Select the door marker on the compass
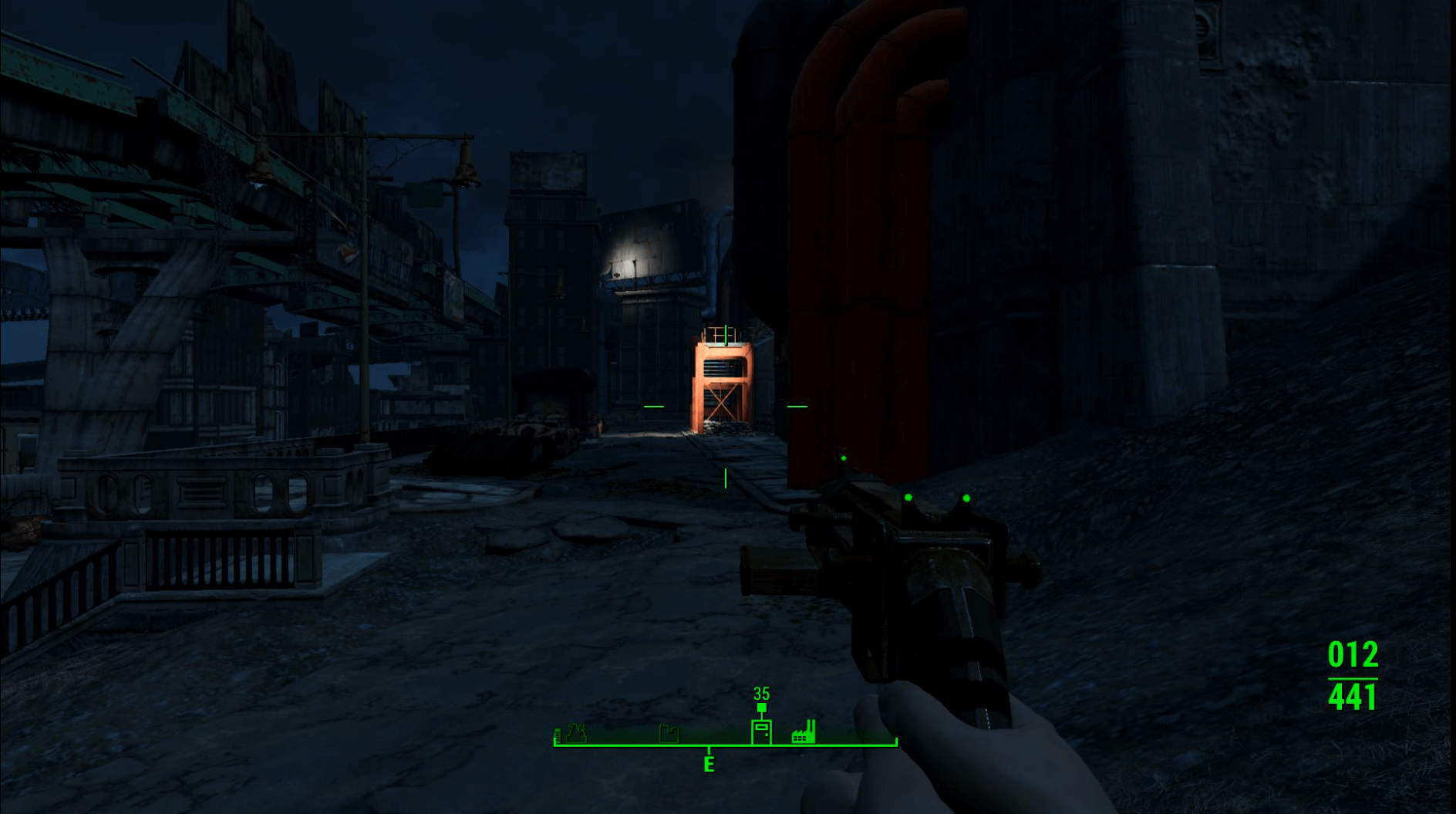 (x=761, y=731)
